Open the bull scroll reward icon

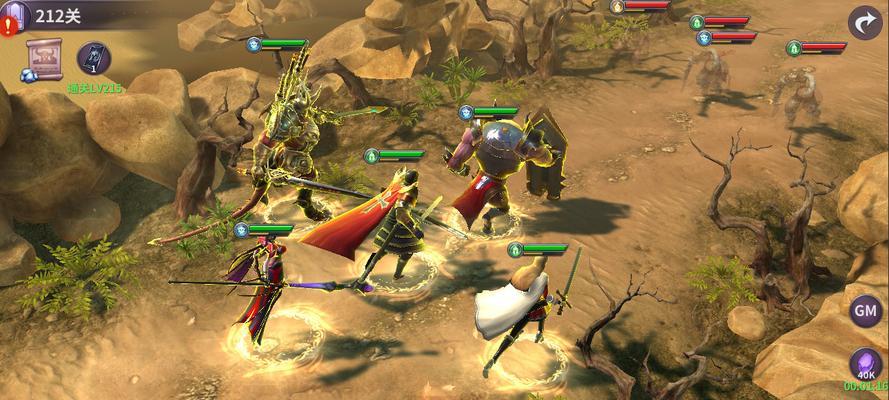(44, 58)
